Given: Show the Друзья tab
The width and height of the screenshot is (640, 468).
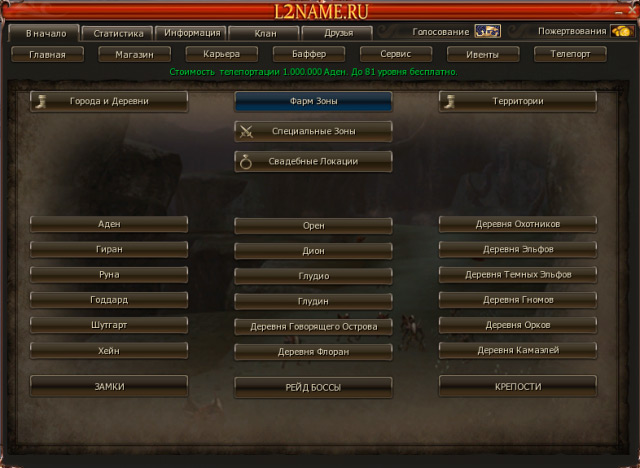Looking at the screenshot, I should tap(338, 33).
